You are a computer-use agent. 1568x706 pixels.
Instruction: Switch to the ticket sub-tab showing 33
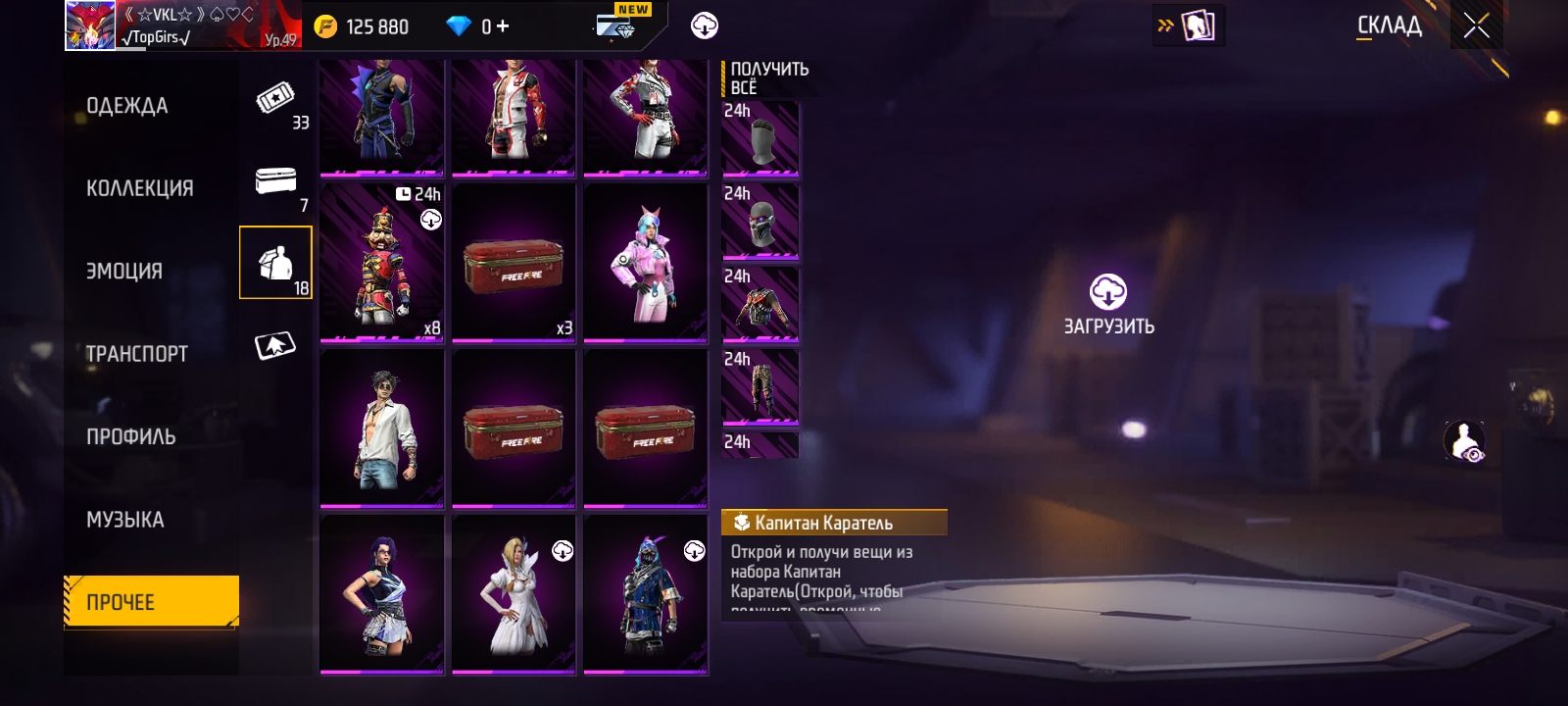click(276, 102)
